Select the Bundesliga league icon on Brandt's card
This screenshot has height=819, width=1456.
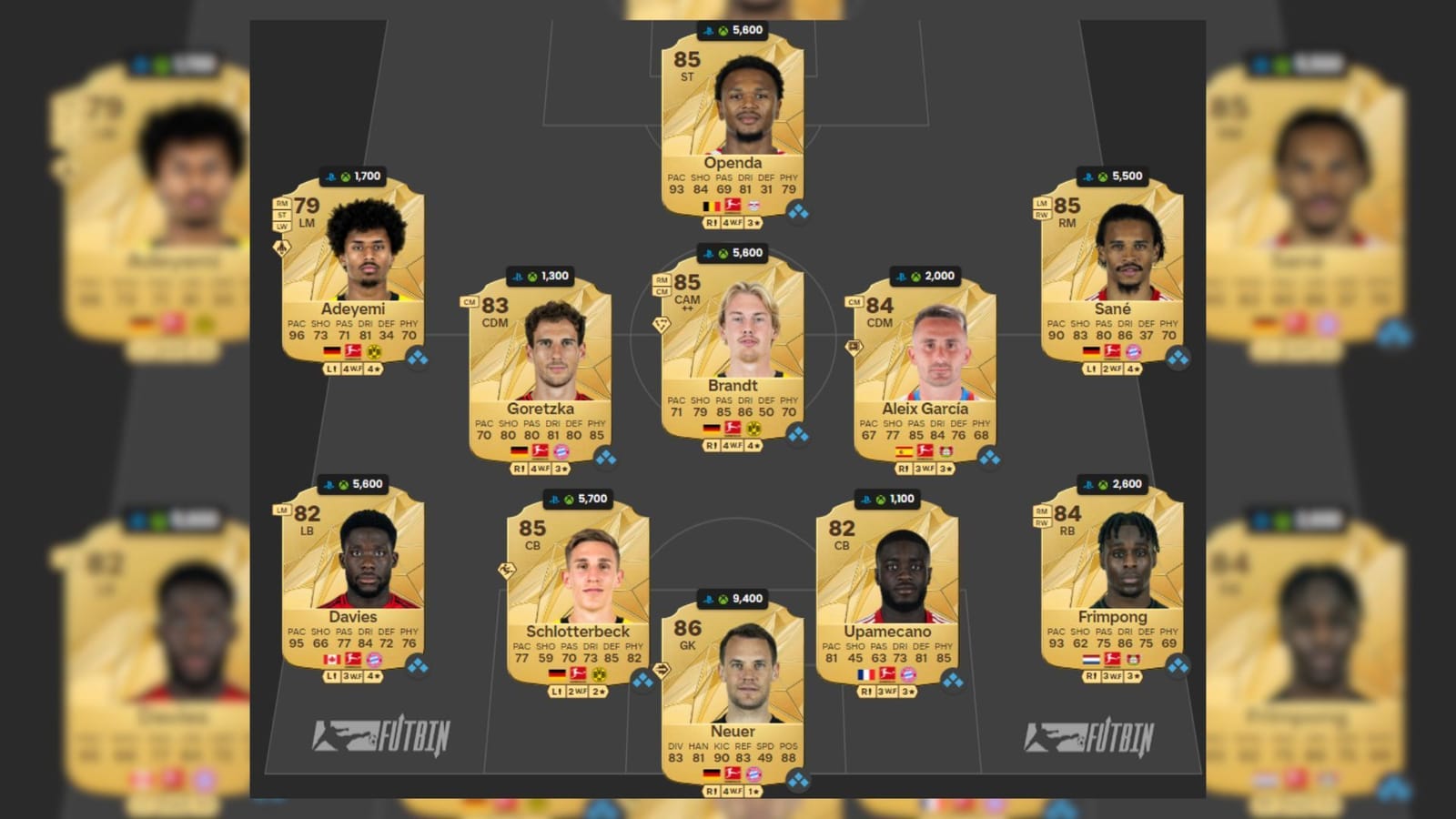tap(733, 425)
